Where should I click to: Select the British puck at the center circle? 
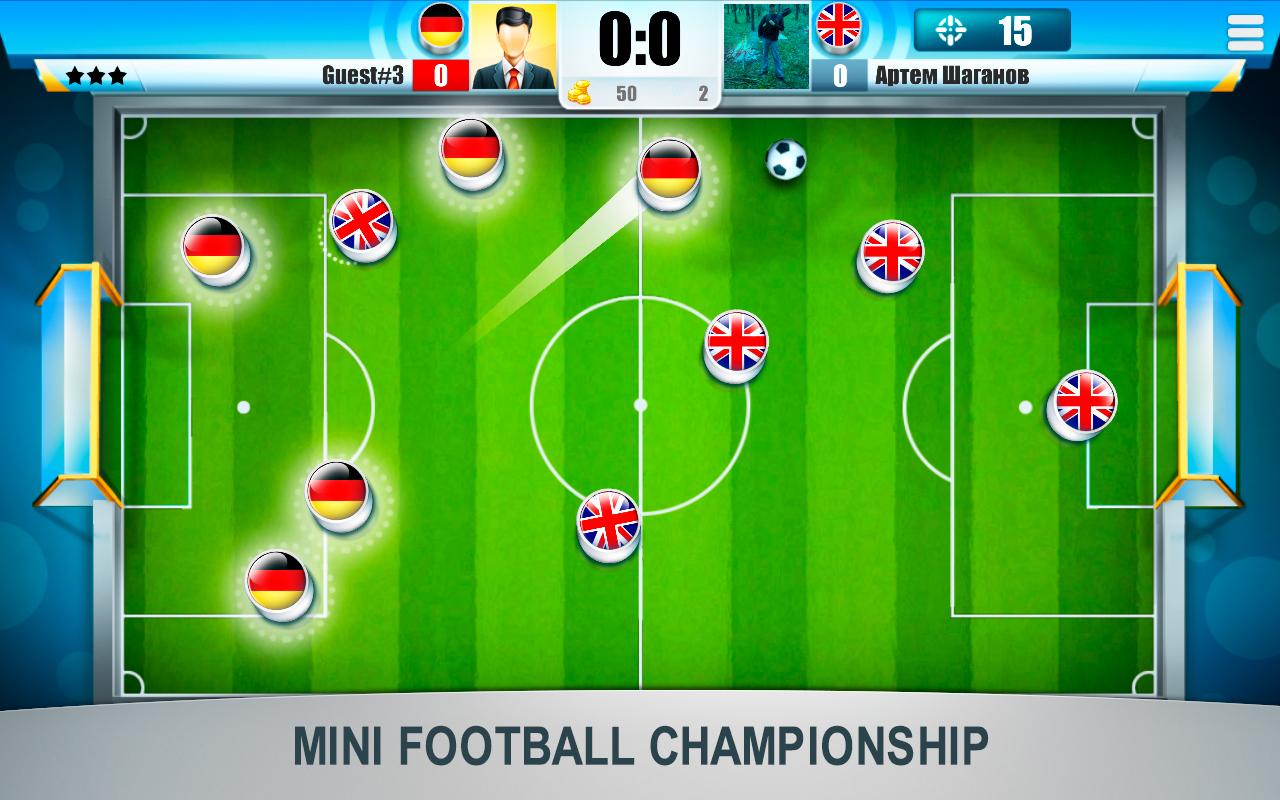click(736, 345)
